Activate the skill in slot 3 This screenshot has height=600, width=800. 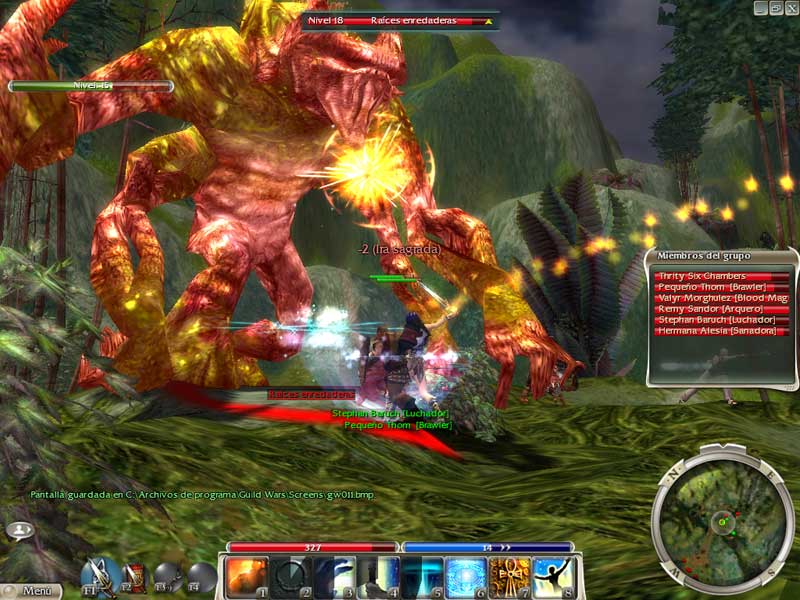(x=334, y=577)
